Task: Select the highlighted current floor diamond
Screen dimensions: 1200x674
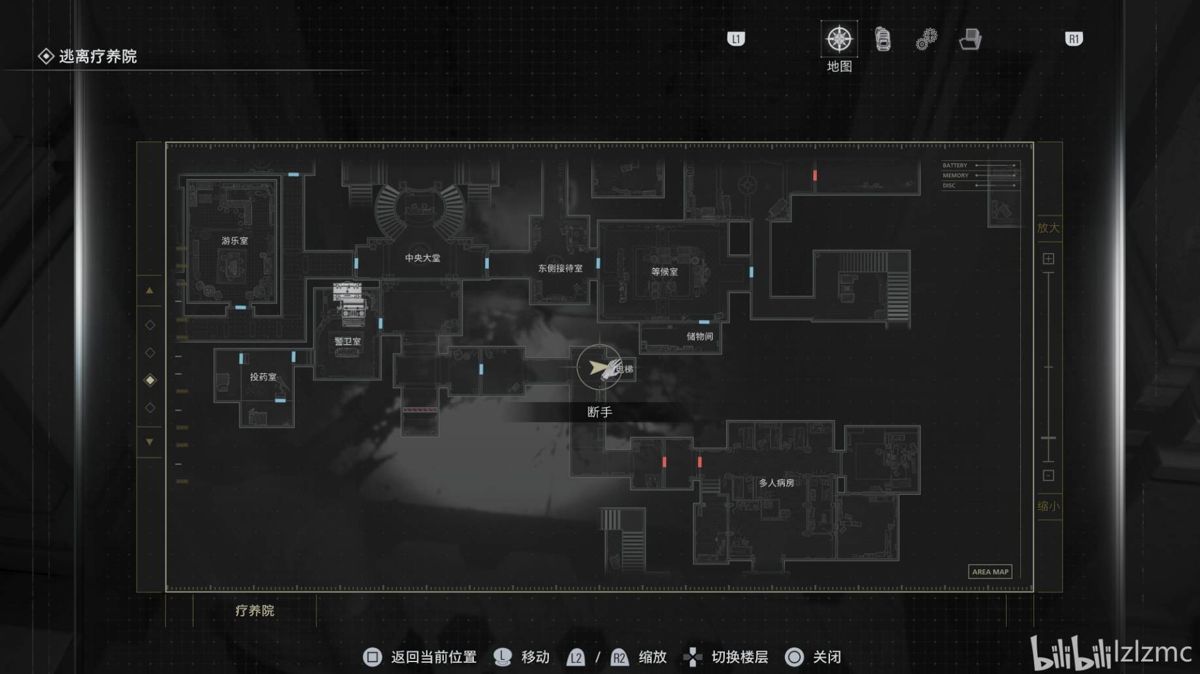Action: [150, 380]
